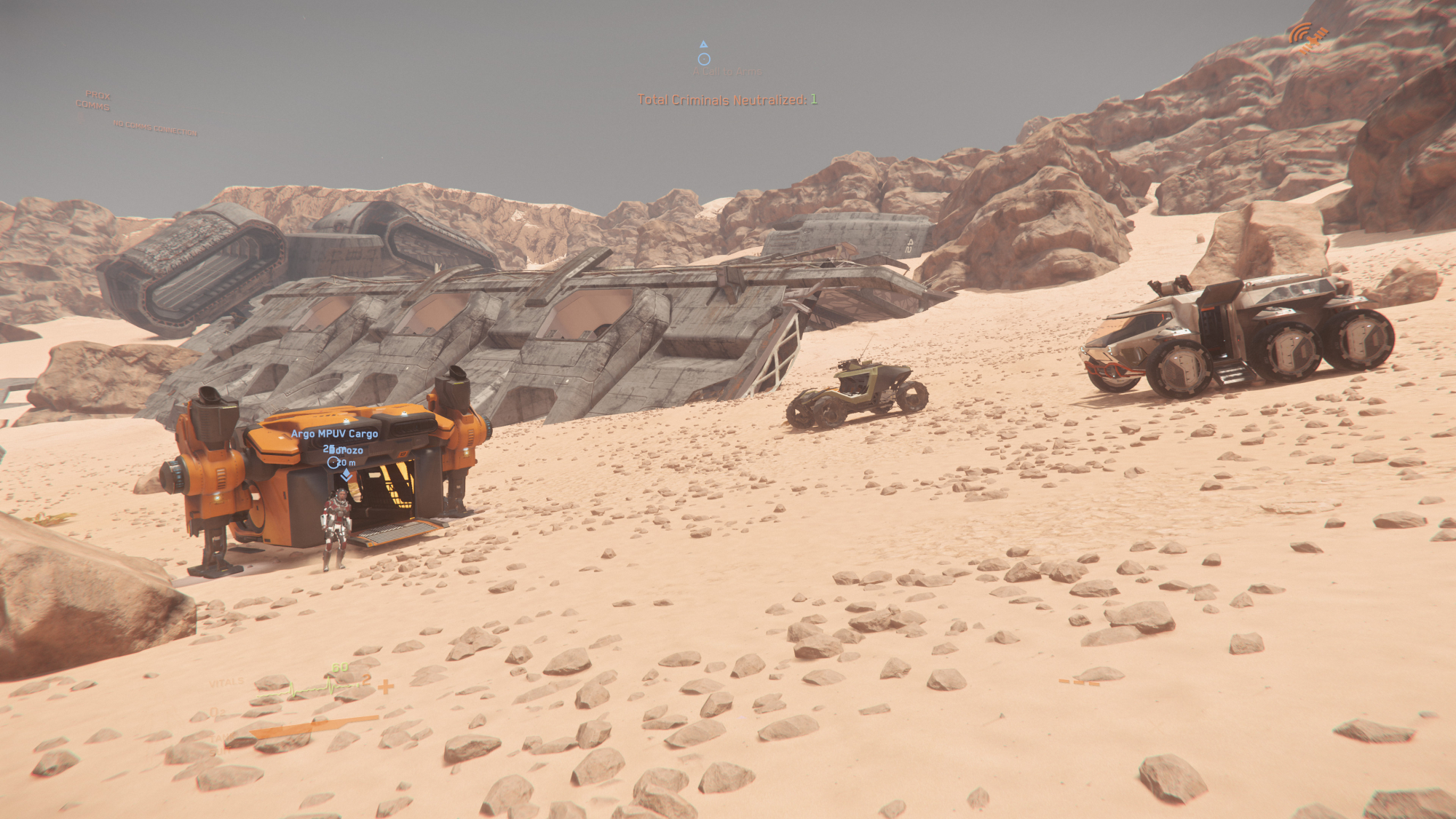The image size is (1456, 819).
Task: Click the Argo MPUV Cargo vehicle label
Action: click(x=334, y=434)
